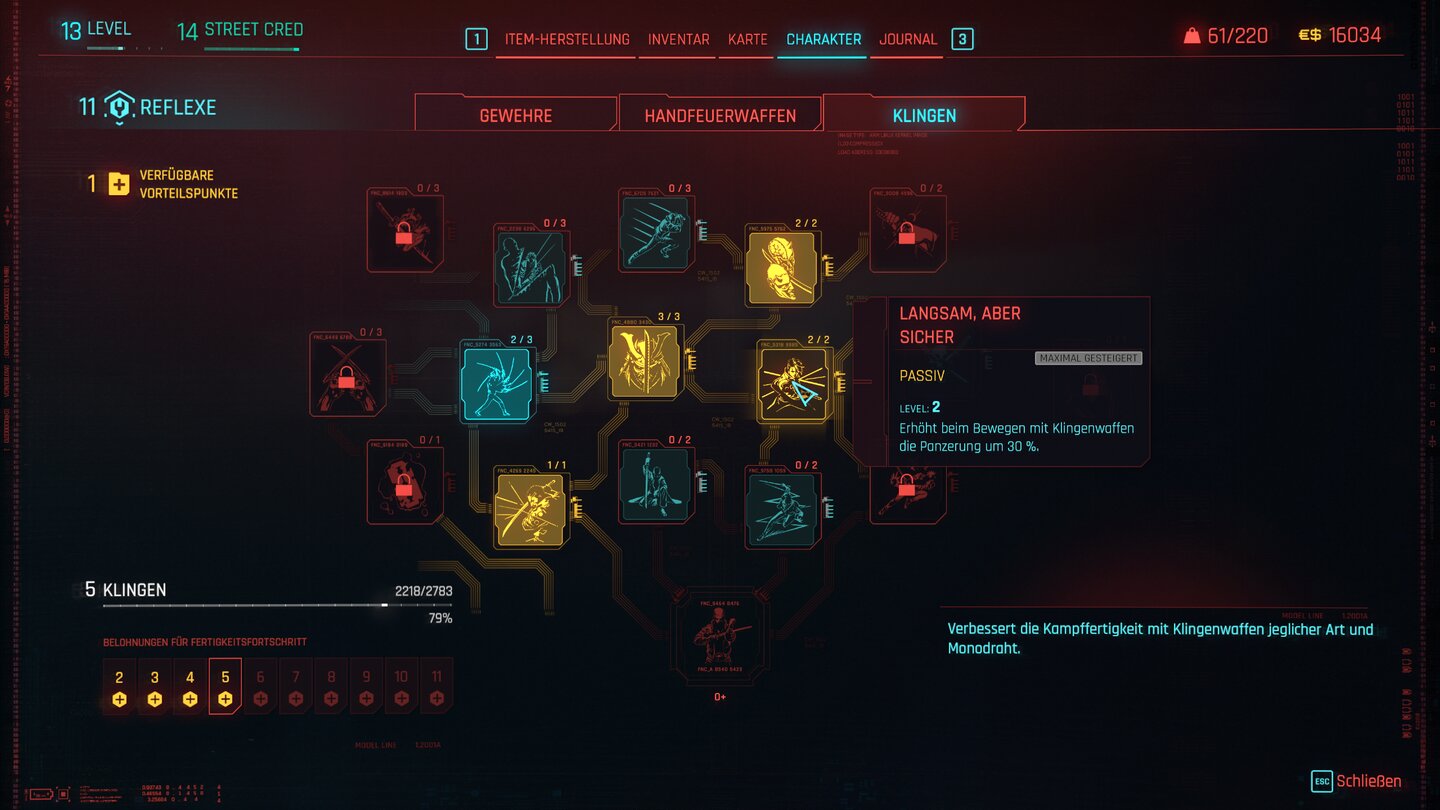The image size is (1440, 810).
Task: Open the HANDFEUERWAFFEN tab
Action: coord(720,115)
